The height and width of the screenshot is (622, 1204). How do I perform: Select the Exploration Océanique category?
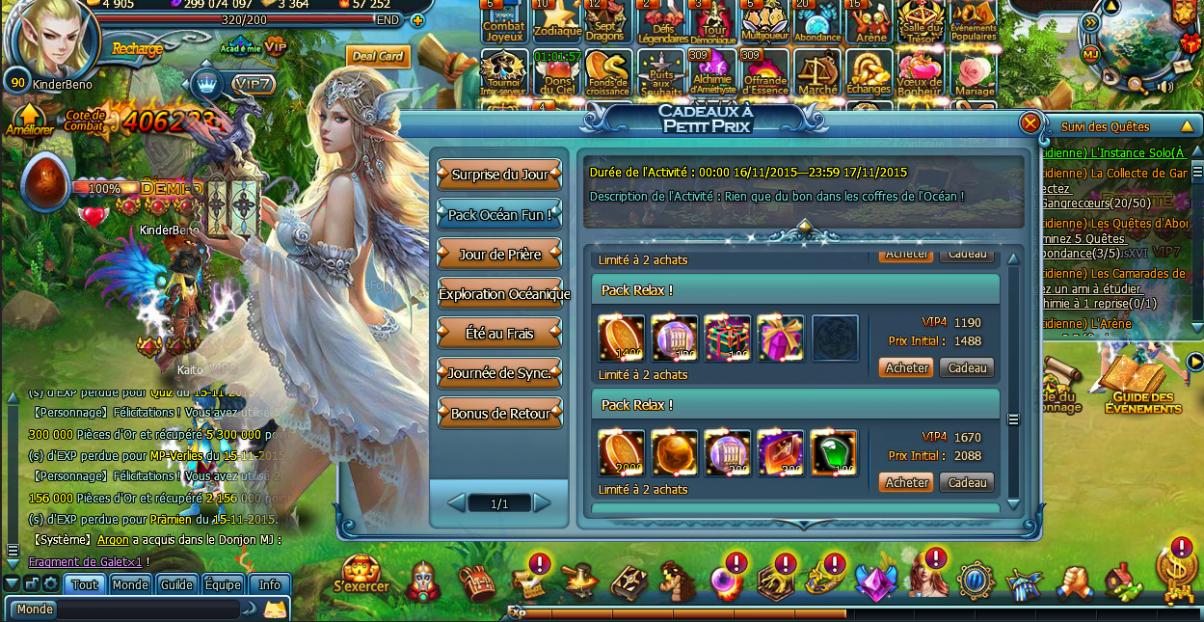(503, 294)
